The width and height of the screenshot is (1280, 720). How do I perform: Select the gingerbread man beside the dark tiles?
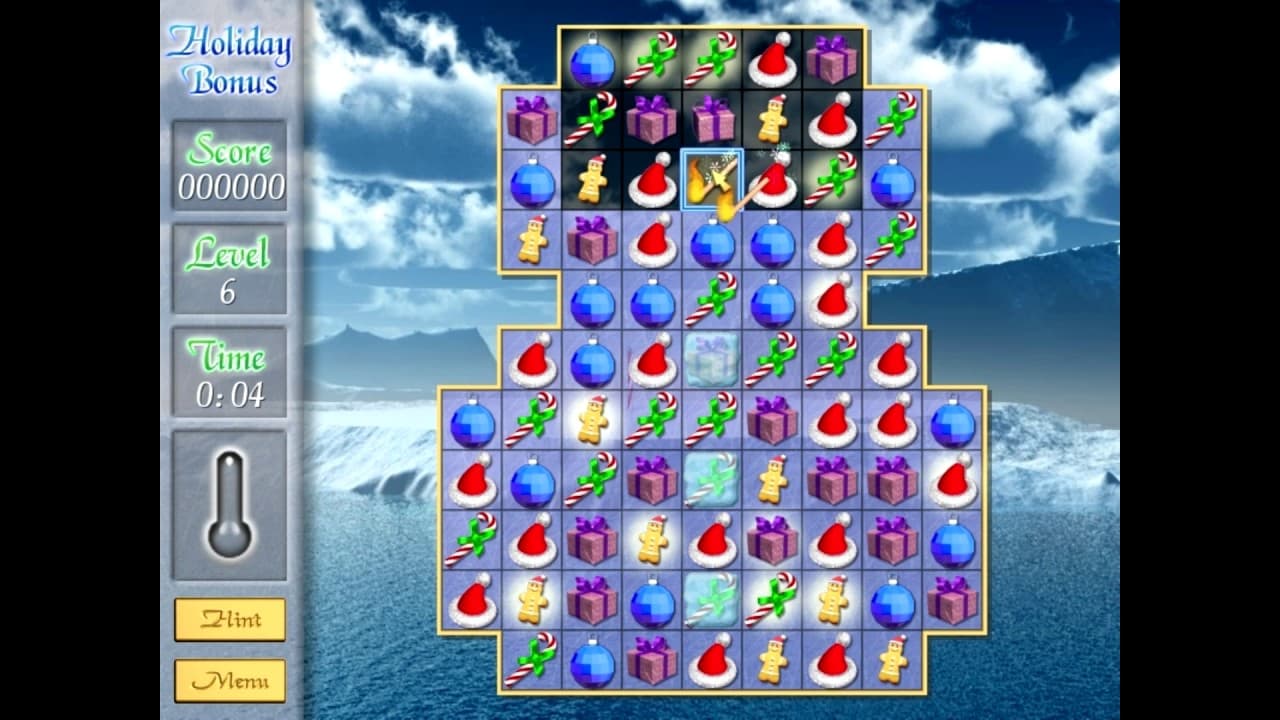click(x=594, y=180)
